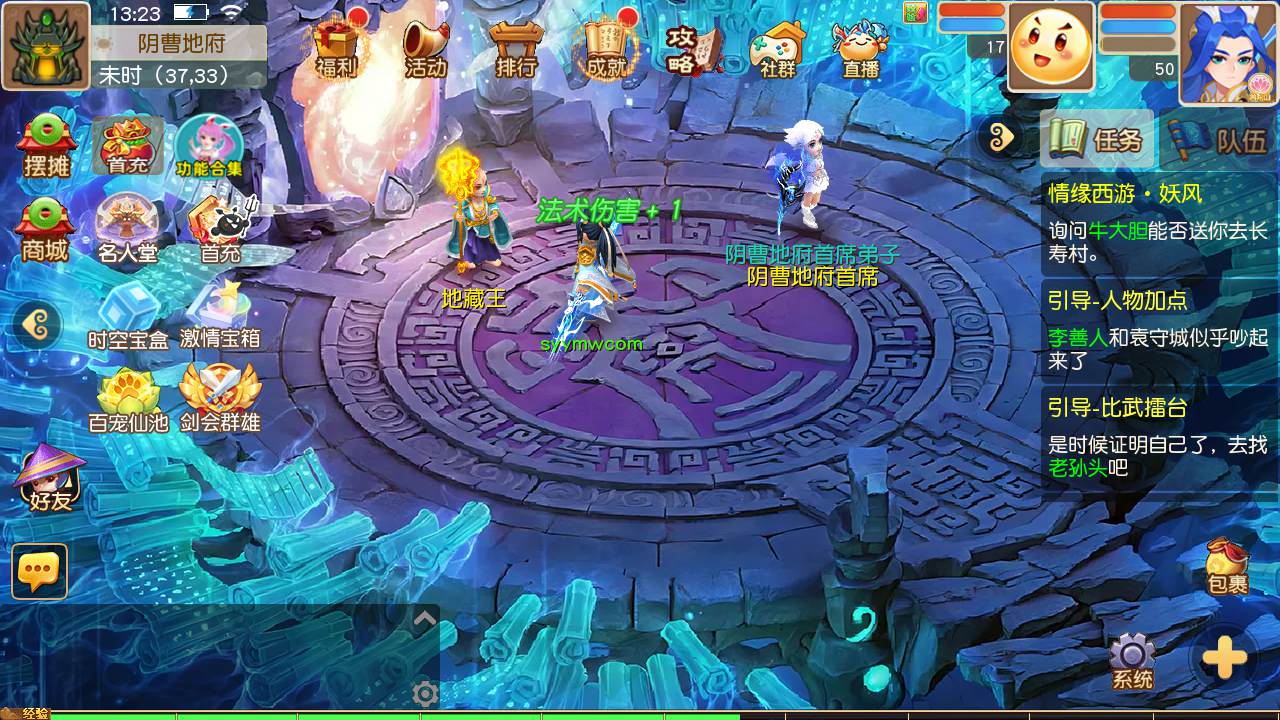Show the 排行 ranking board
Viewport: 1280px width, 720px height.
[516, 48]
